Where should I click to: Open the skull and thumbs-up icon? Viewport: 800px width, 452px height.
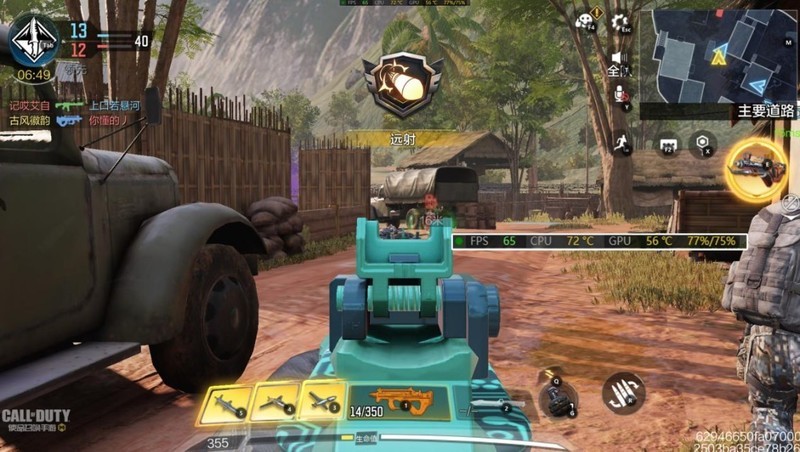point(584,22)
